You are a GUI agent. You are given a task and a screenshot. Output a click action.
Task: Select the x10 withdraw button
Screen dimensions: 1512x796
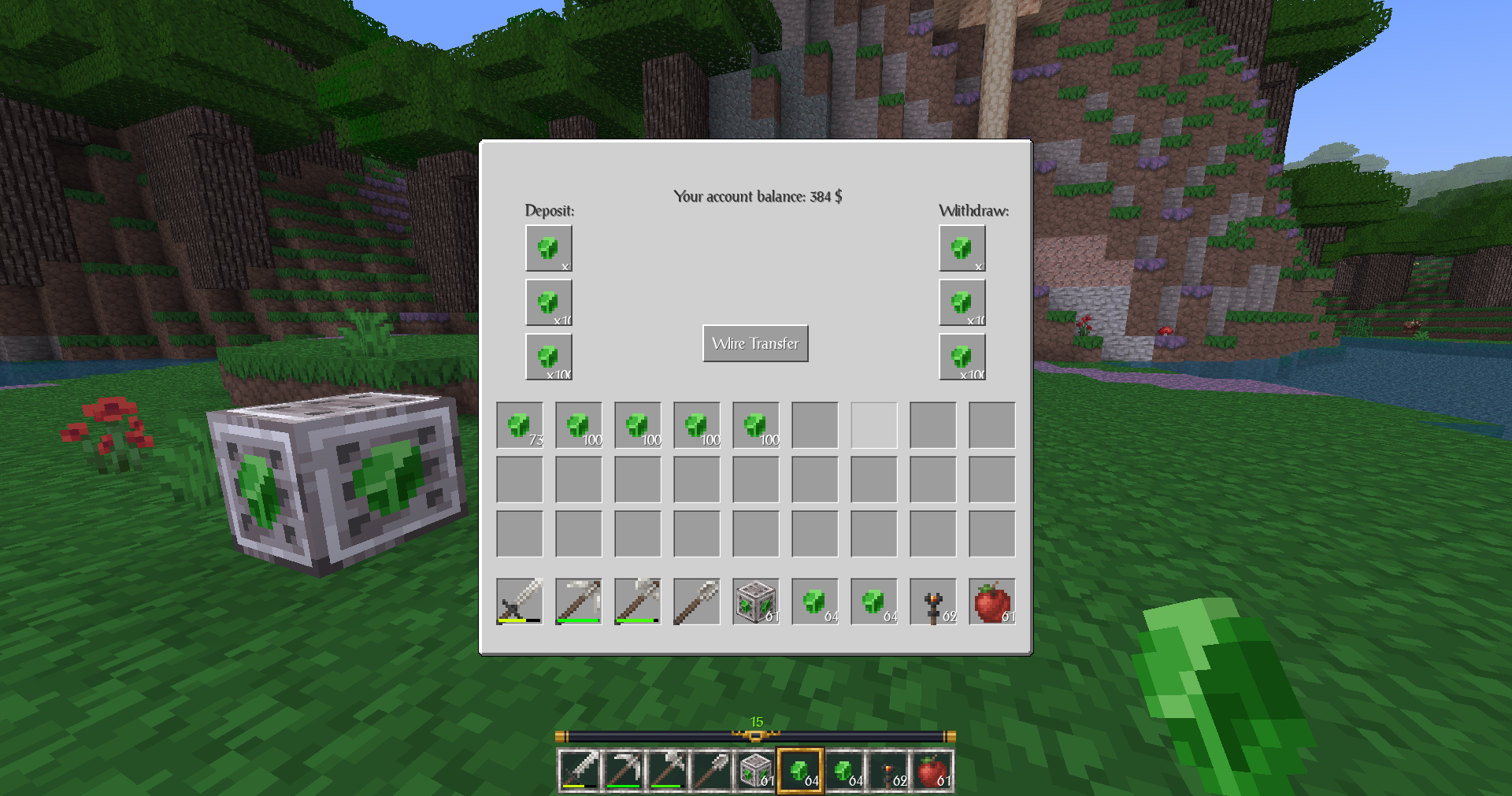point(962,302)
